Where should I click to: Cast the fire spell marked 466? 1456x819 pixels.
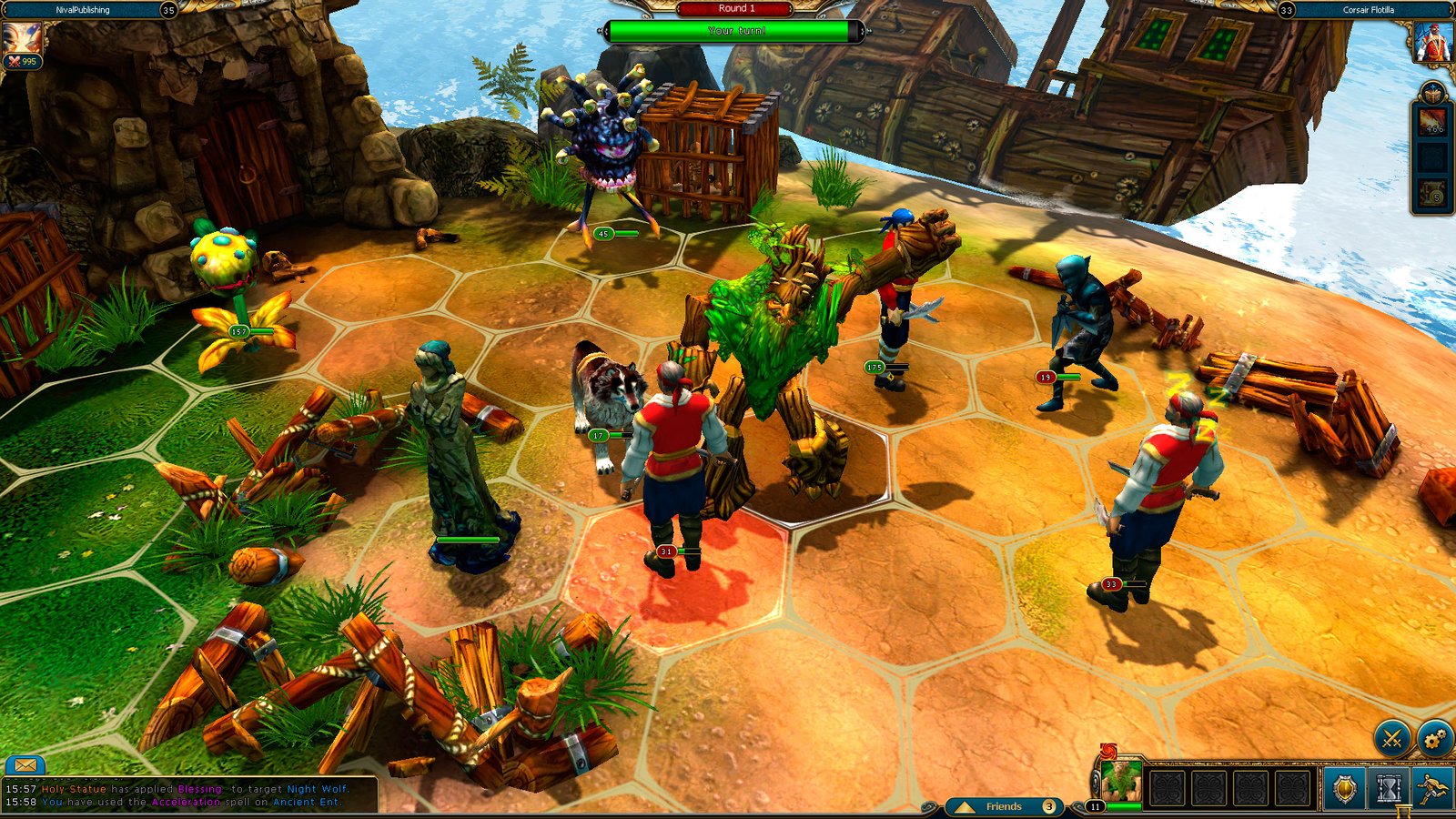[x=1433, y=120]
